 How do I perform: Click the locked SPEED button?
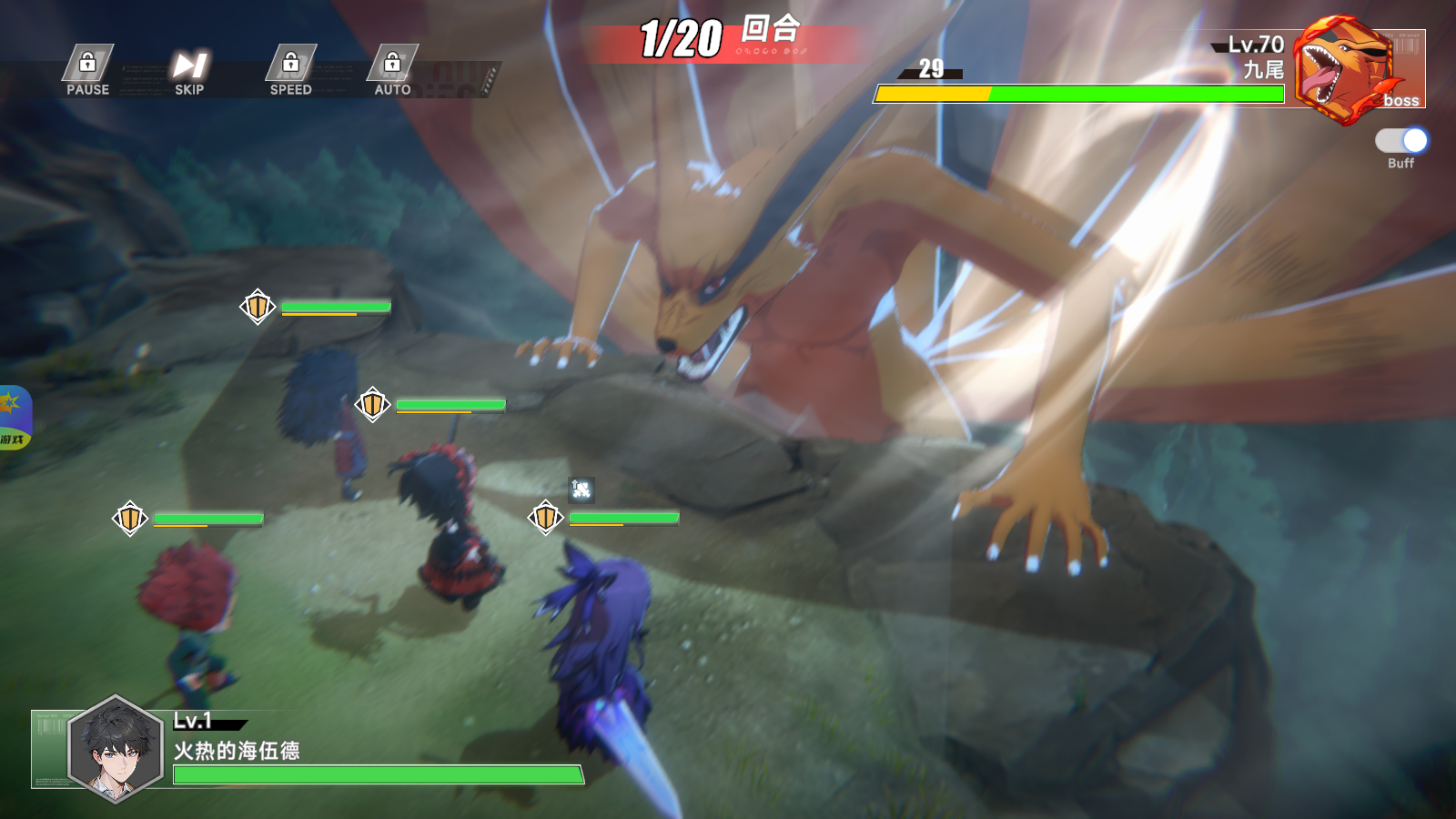pyautogui.click(x=291, y=69)
